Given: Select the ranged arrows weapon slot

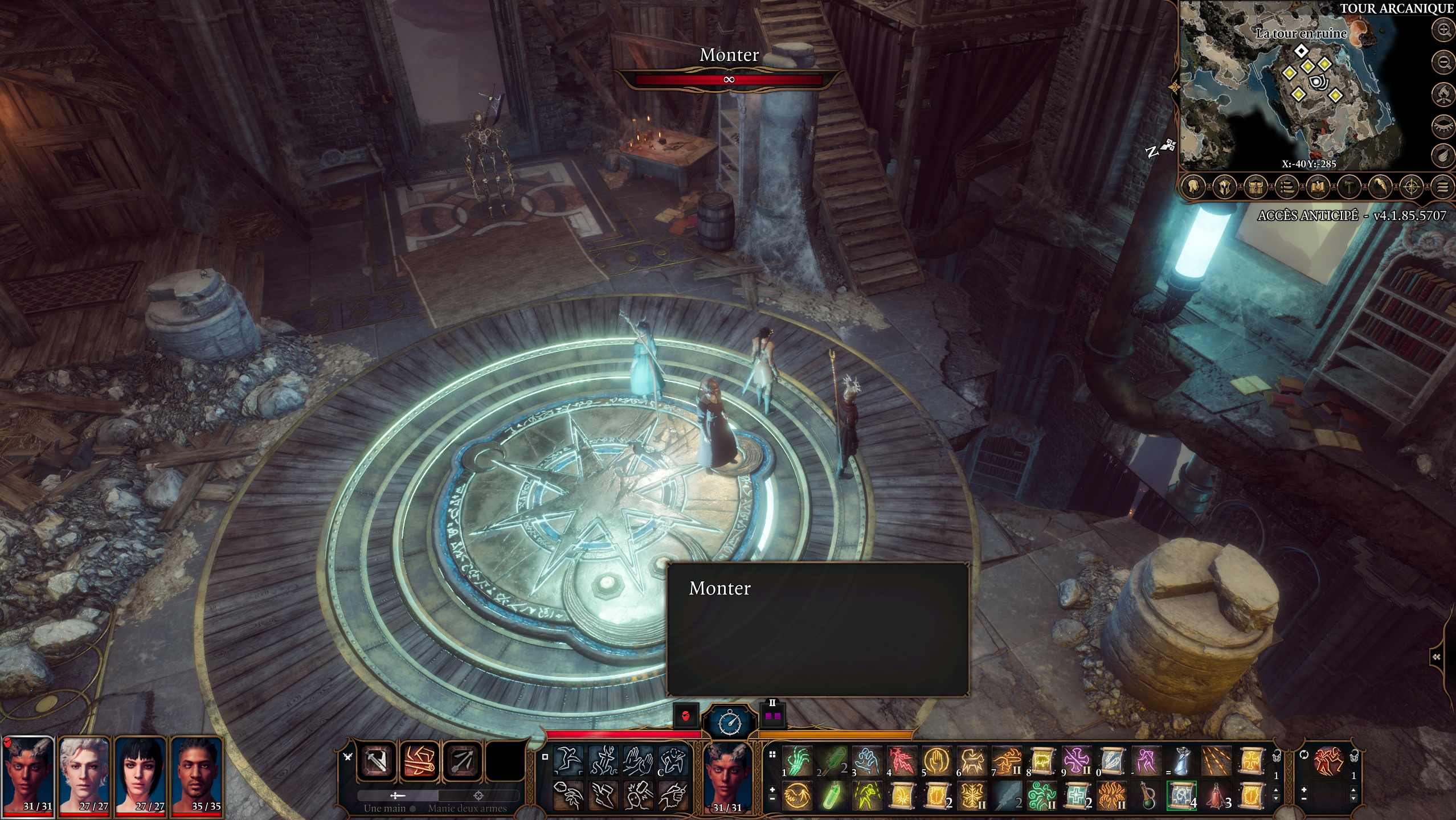Looking at the screenshot, I should tap(462, 761).
